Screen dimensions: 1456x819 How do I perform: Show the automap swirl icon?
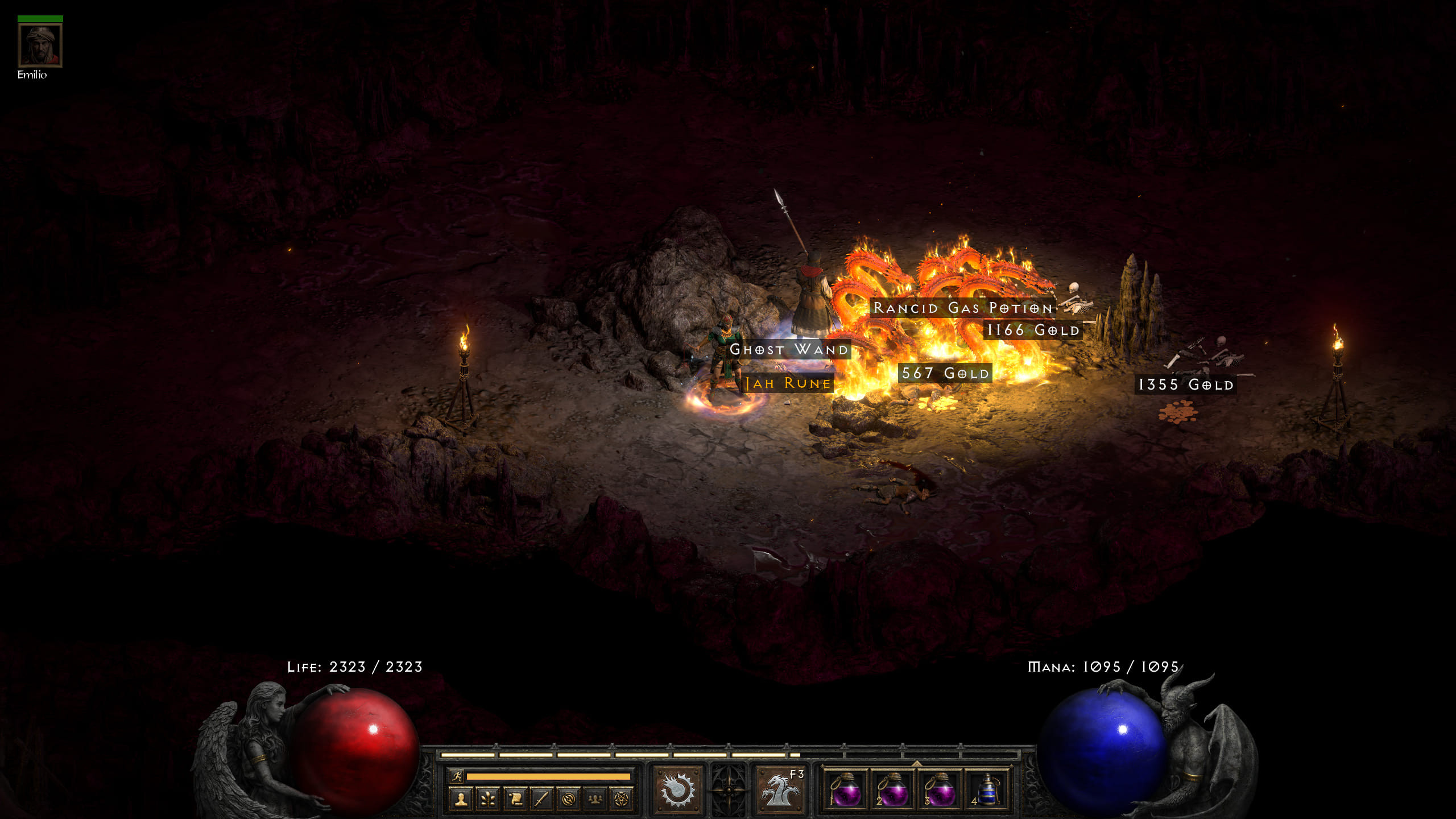click(568, 799)
